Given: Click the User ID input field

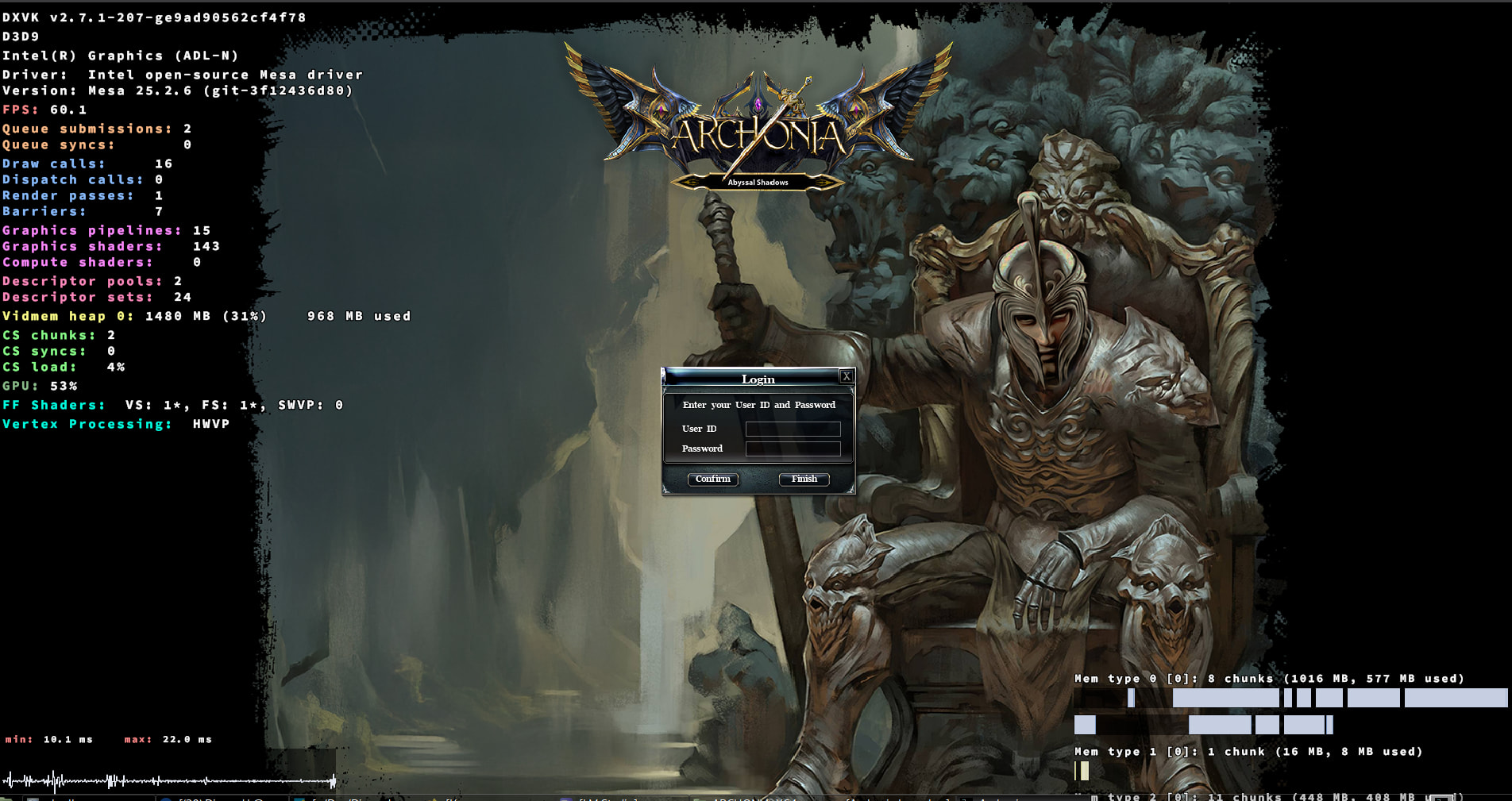Looking at the screenshot, I should (x=793, y=429).
